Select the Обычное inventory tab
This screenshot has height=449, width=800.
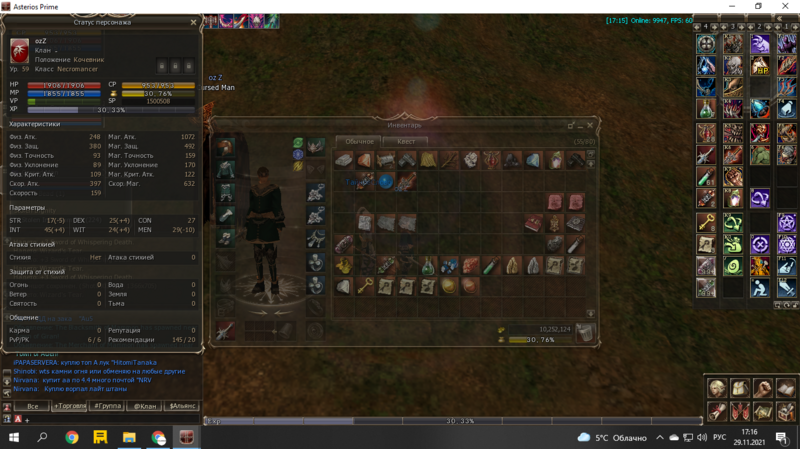point(357,141)
